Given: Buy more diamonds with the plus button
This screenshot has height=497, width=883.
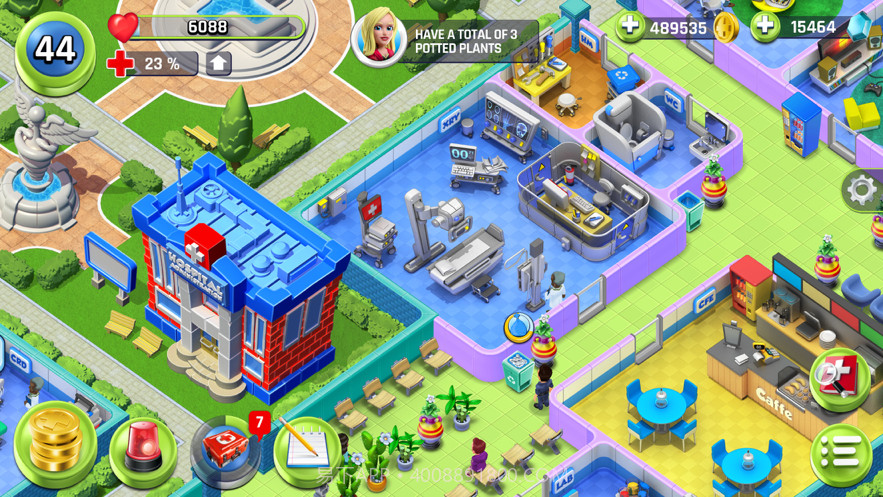Looking at the screenshot, I should coord(765,27).
